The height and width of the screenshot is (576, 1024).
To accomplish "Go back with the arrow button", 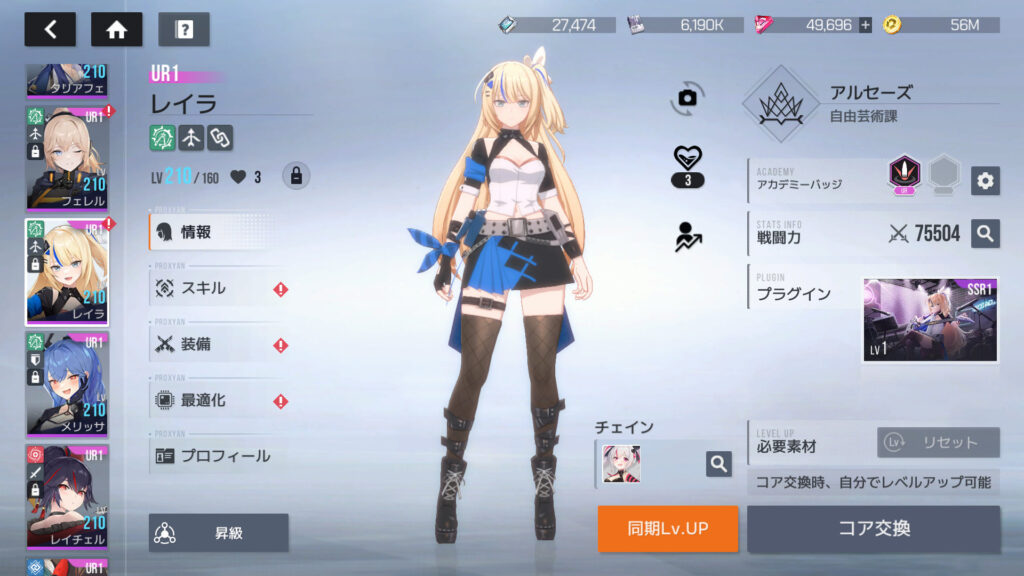I will [50, 29].
